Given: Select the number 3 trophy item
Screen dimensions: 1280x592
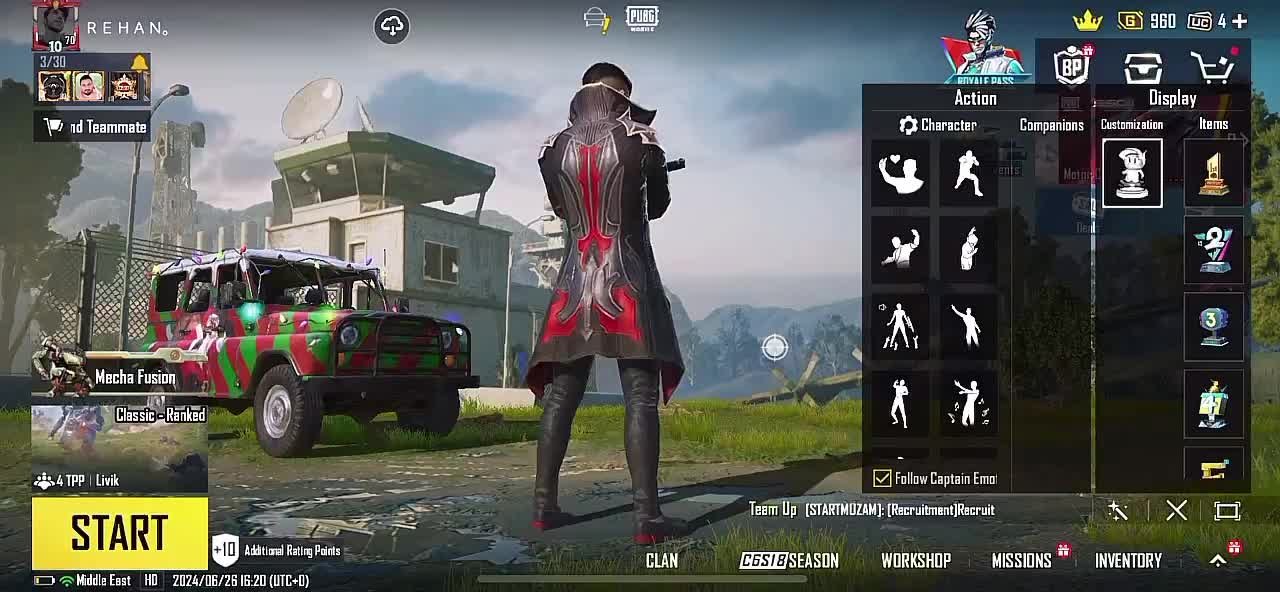Looking at the screenshot, I should point(1213,326).
